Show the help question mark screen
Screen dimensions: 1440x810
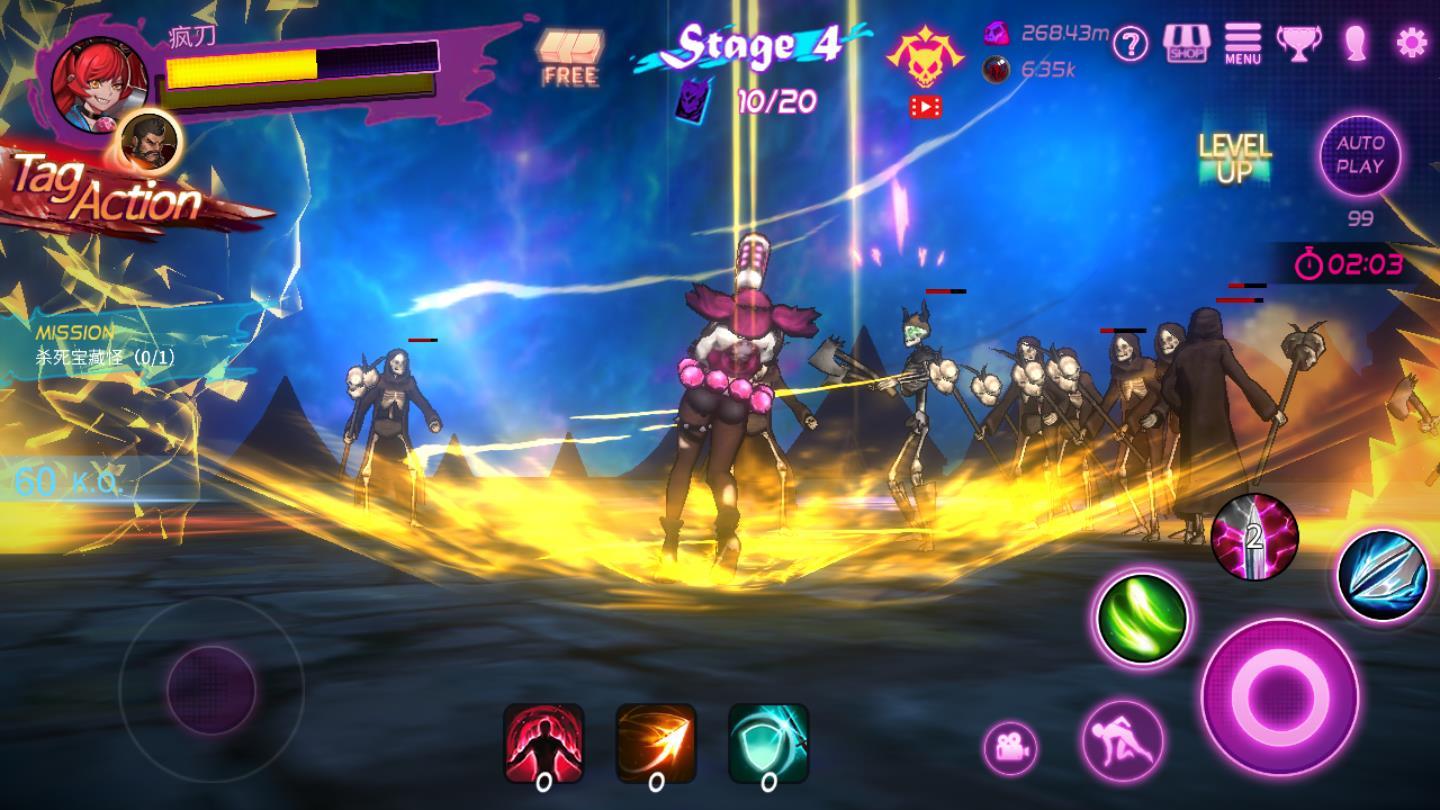(x=1130, y=44)
